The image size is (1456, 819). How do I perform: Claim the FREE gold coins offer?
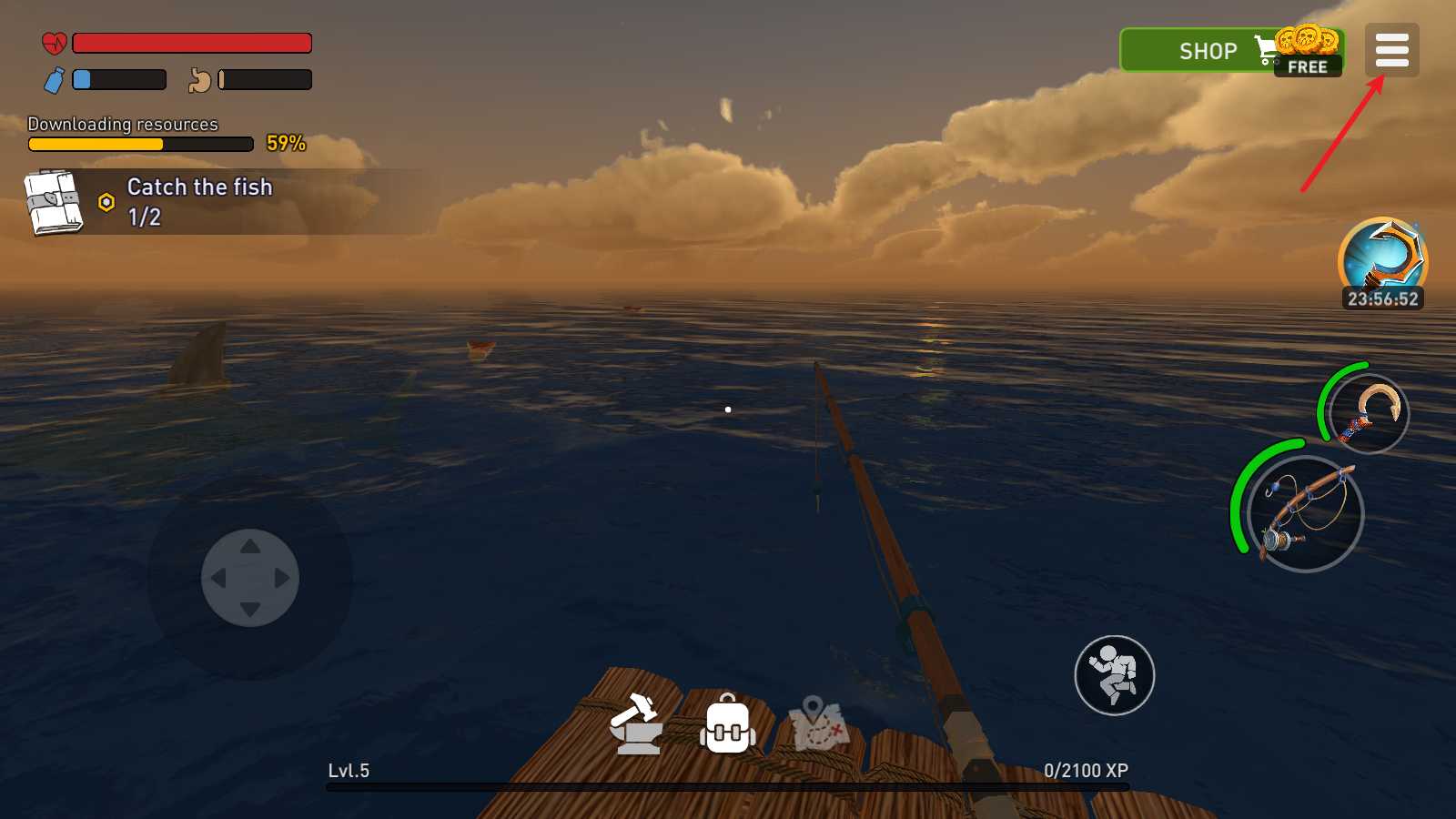1308,55
